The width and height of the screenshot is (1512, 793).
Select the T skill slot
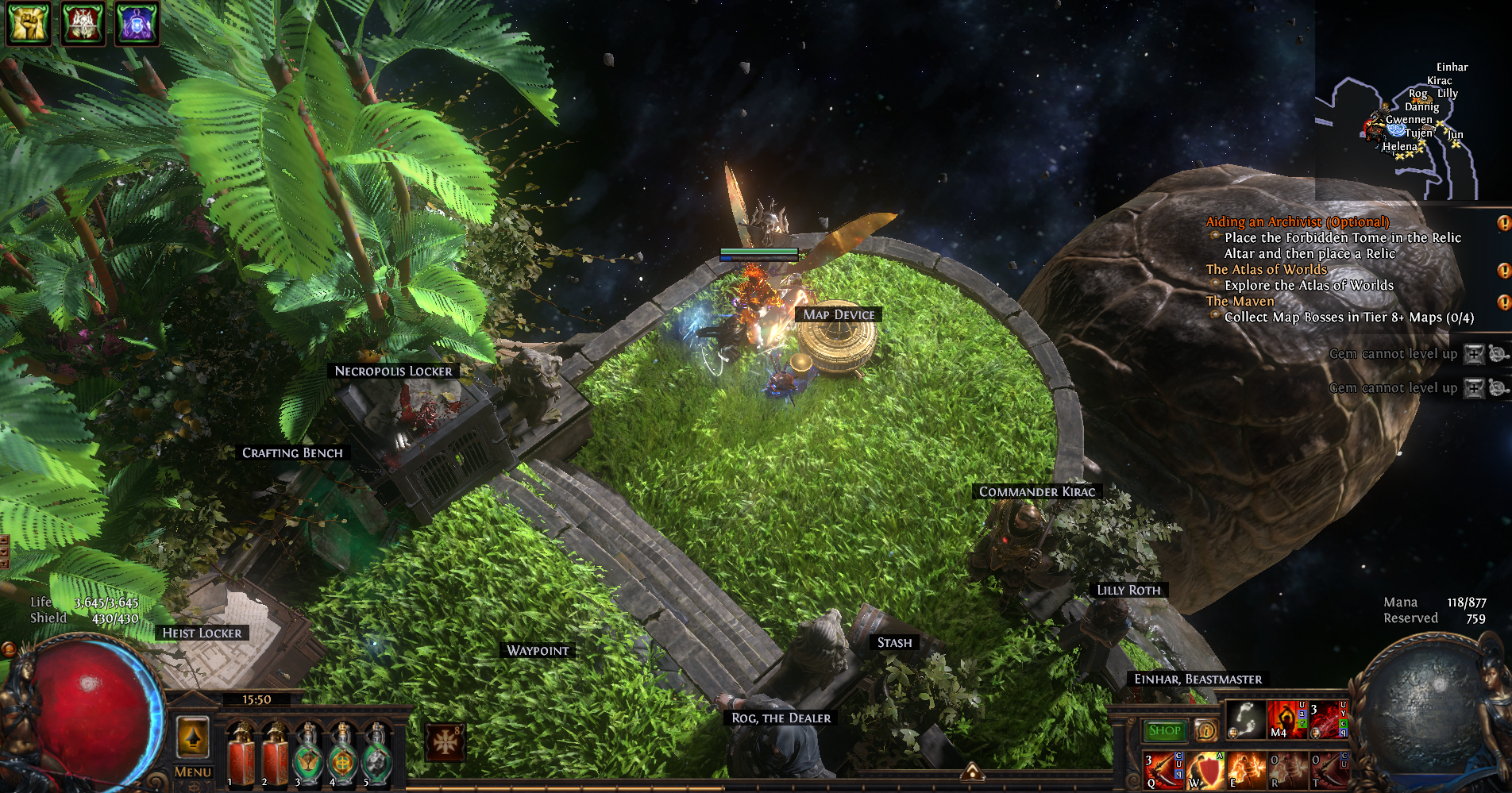(1329, 770)
